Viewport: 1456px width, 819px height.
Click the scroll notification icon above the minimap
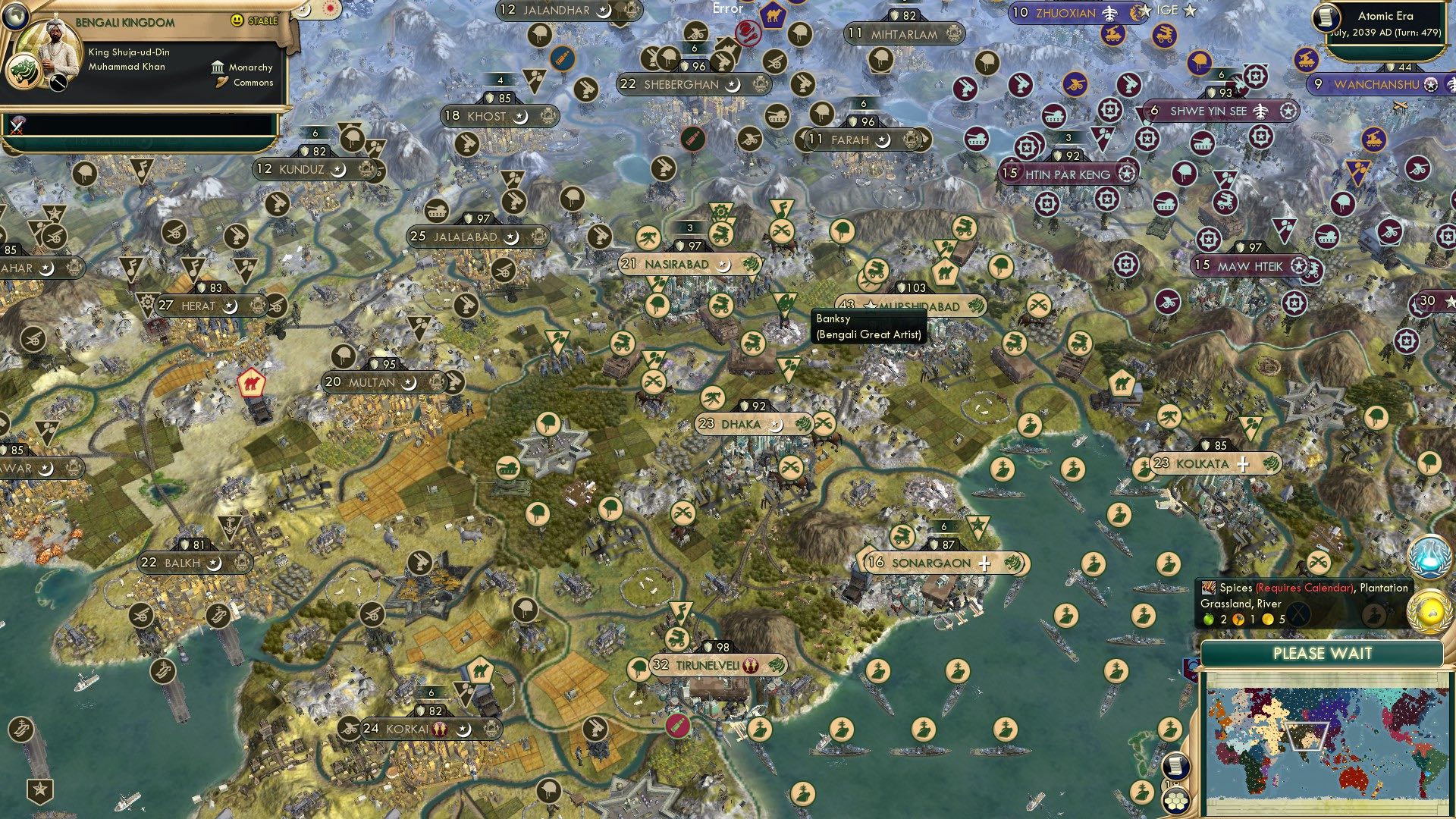click(1175, 764)
